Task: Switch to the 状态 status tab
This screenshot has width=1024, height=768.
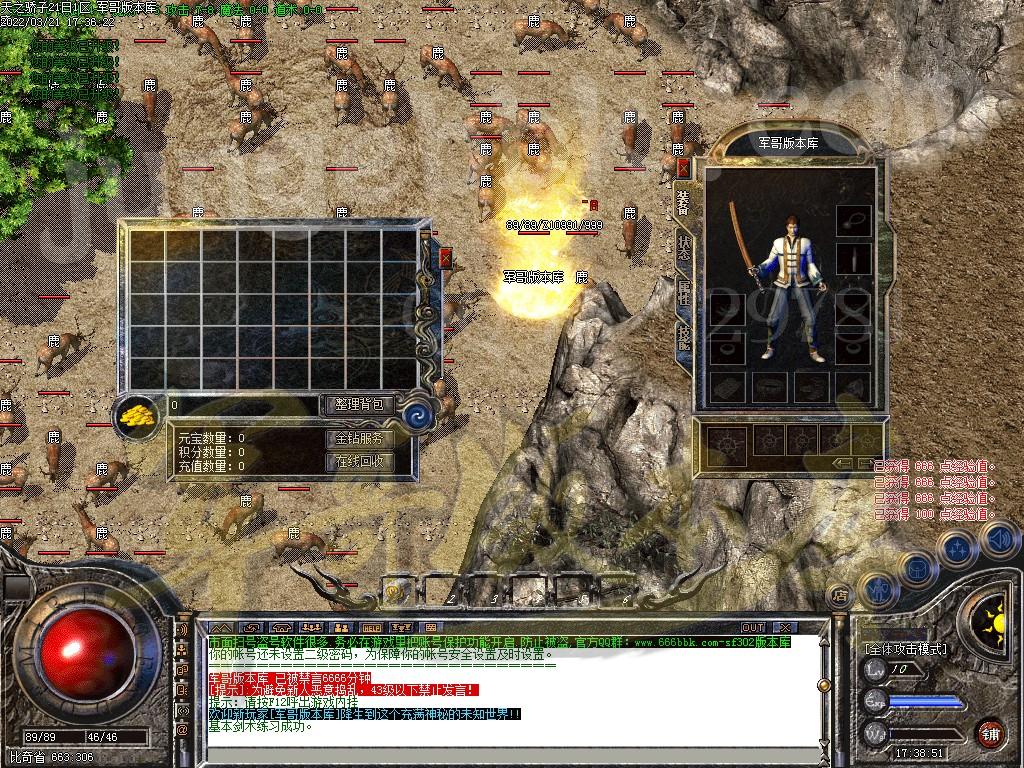Action: coord(684,248)
